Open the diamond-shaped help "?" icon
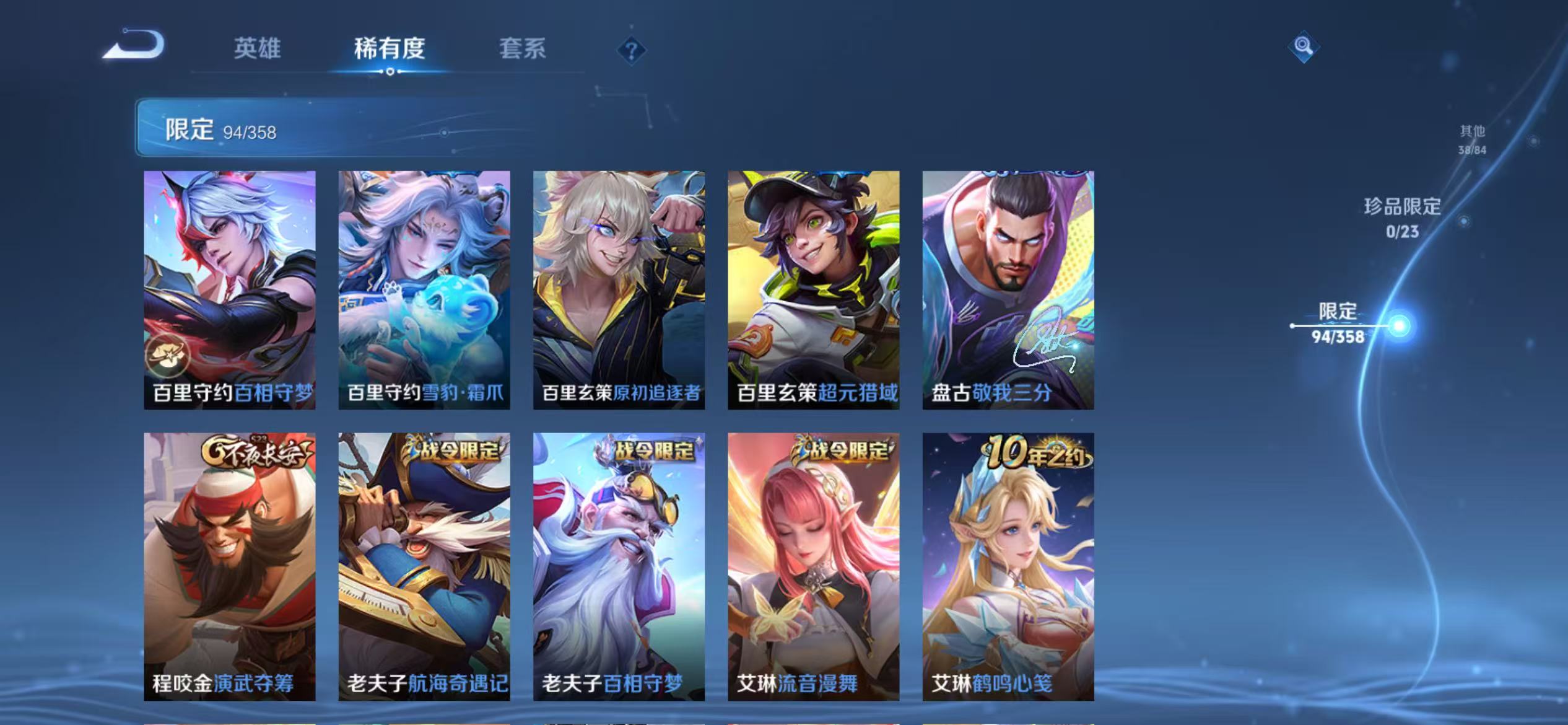The height and width of the screenshot is (725, 1568). coord(630,51)
